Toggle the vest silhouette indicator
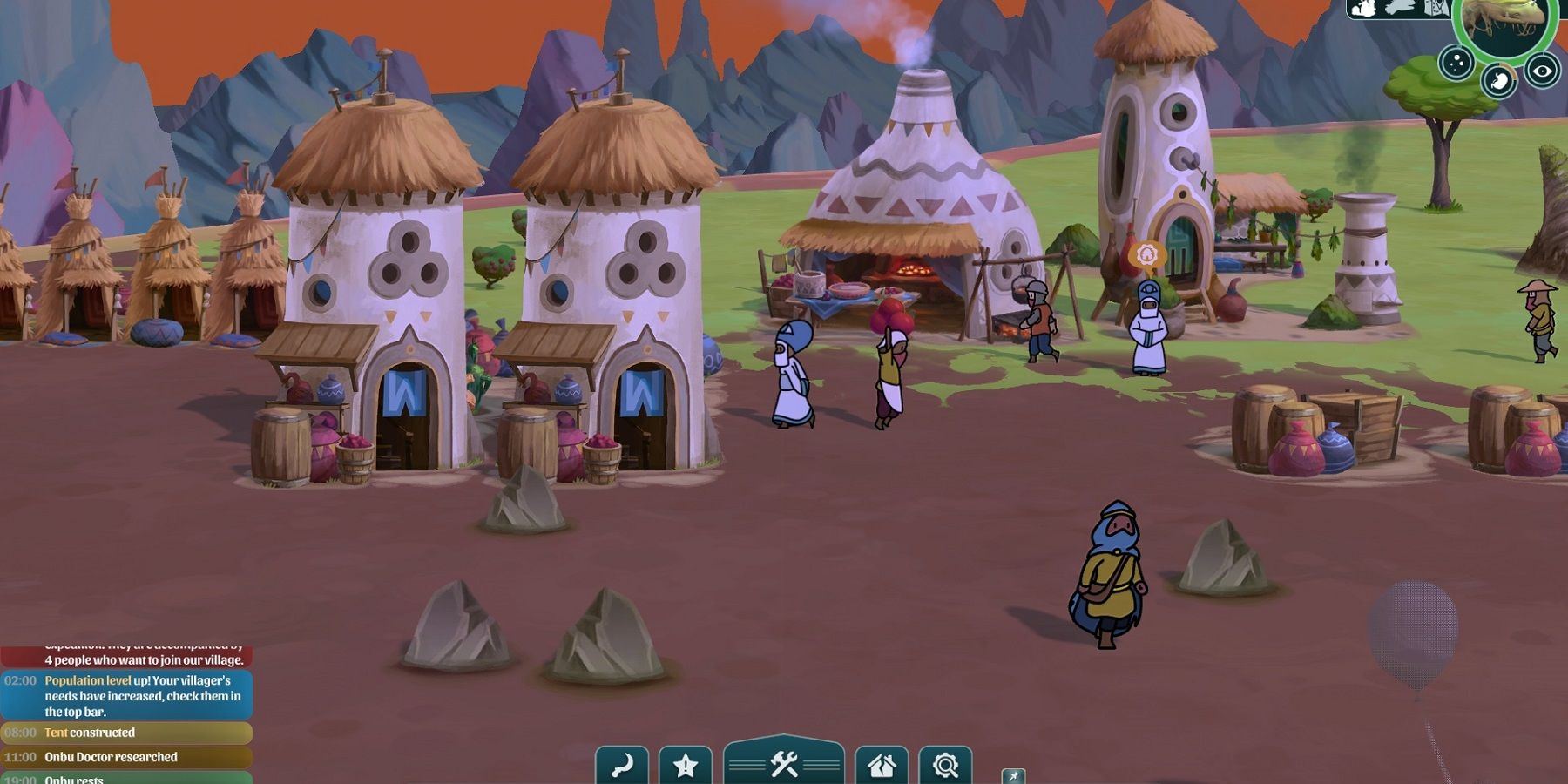Image resolution: width=1568 pixels, height=784 pixels. [1437, 8]
